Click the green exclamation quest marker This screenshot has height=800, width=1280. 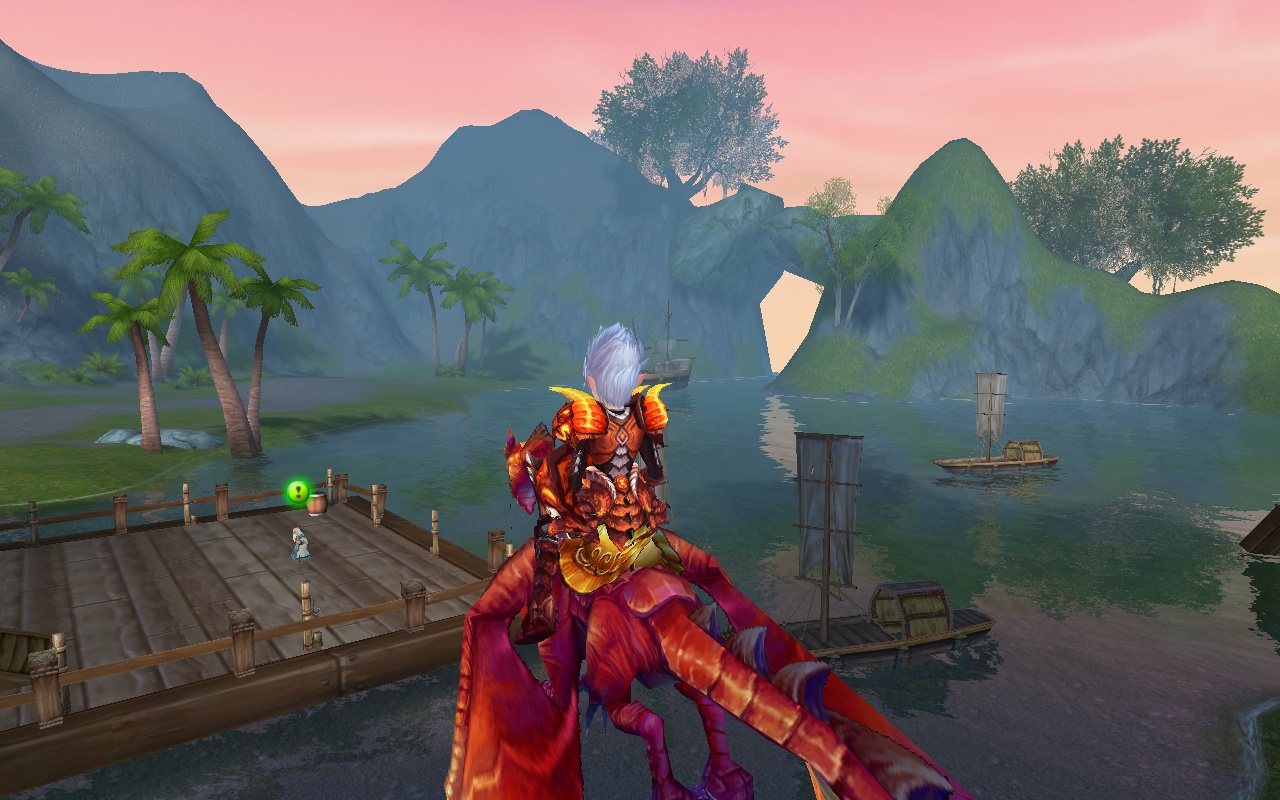coord(297,491)
